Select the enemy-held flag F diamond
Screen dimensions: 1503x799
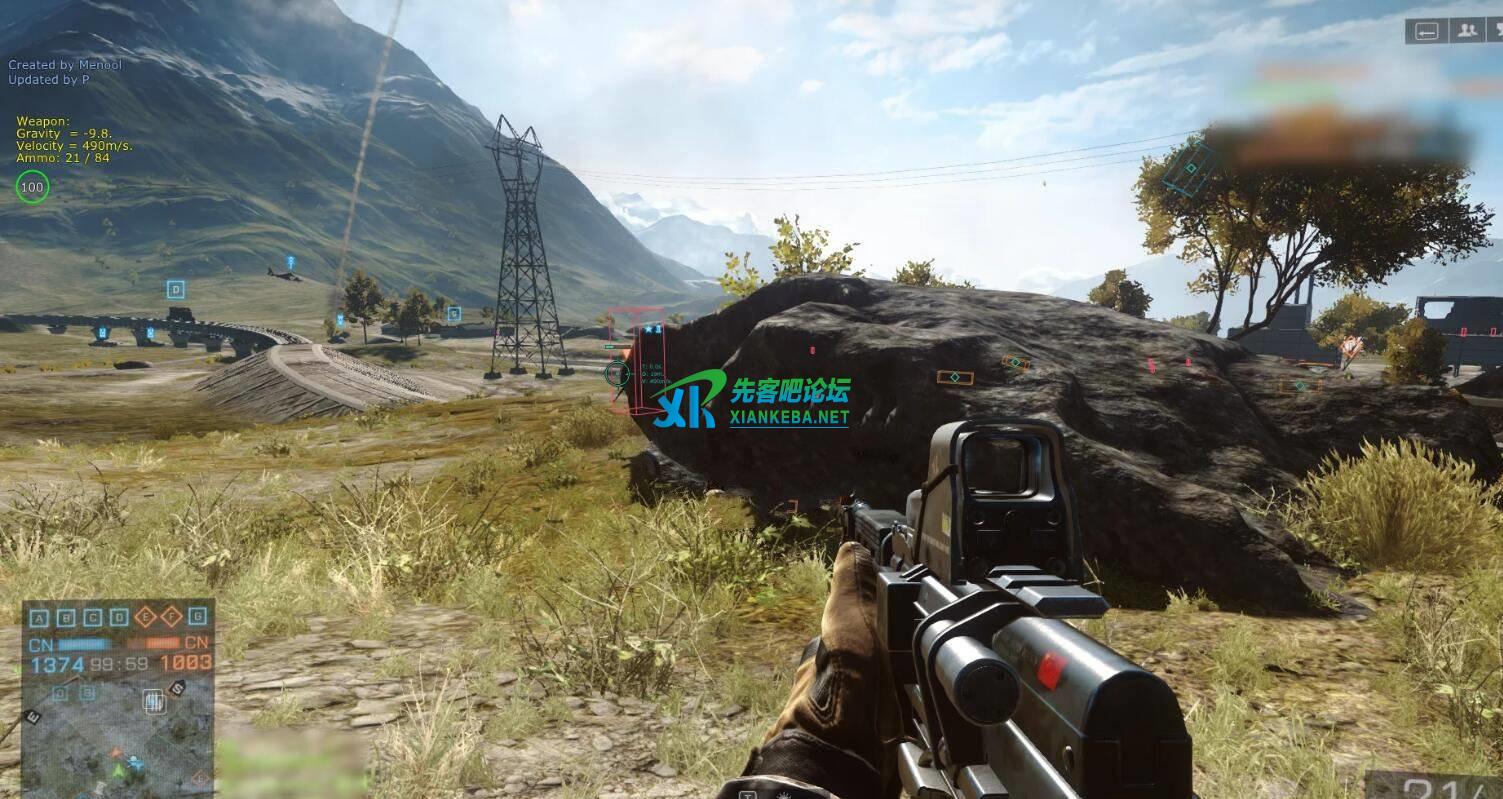pyautogui.click(x=171, y=617)
